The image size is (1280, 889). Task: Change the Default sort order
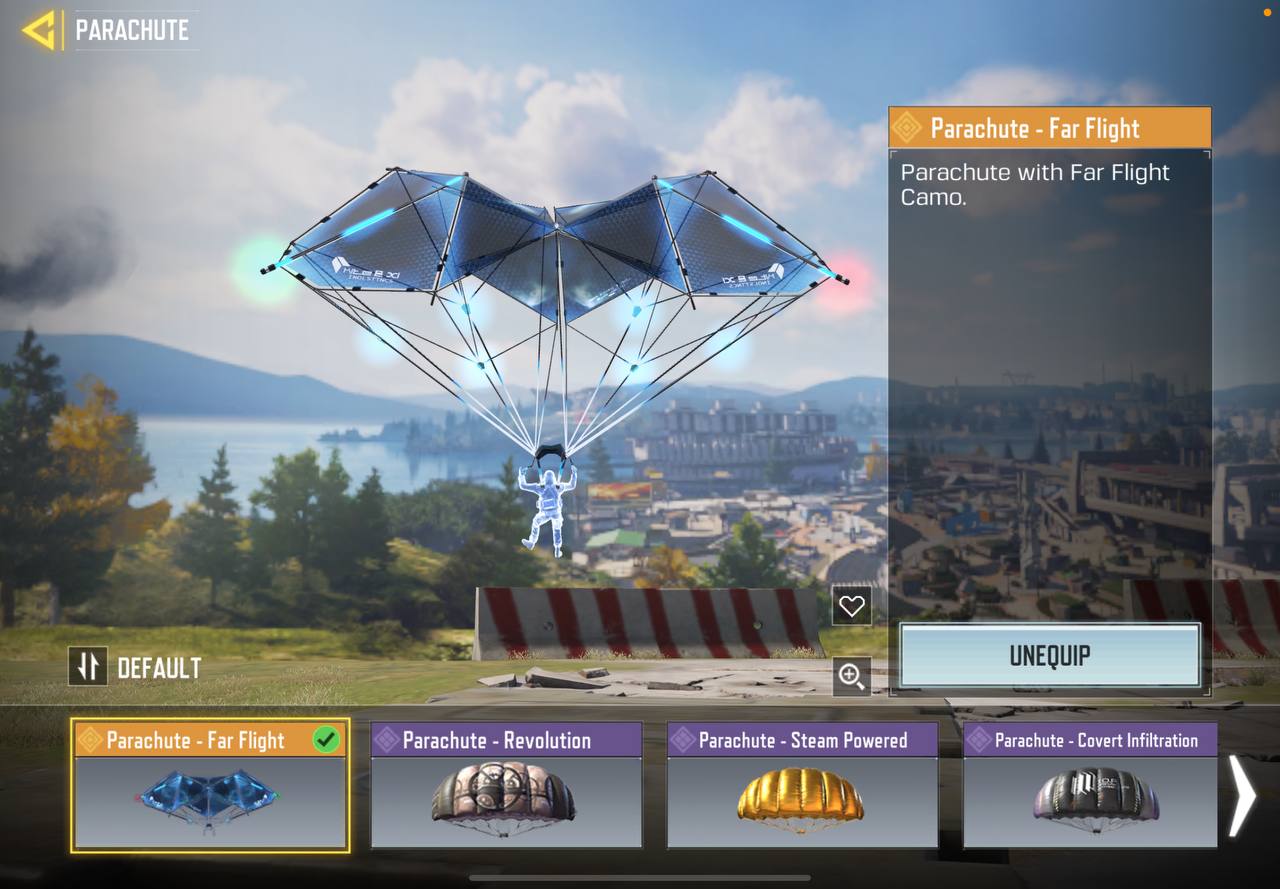tap(88, 667)
